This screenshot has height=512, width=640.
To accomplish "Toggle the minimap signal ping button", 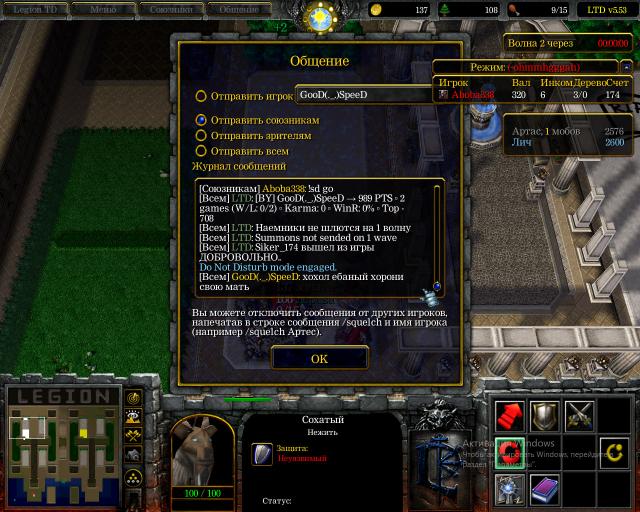I will coord(133,398).
